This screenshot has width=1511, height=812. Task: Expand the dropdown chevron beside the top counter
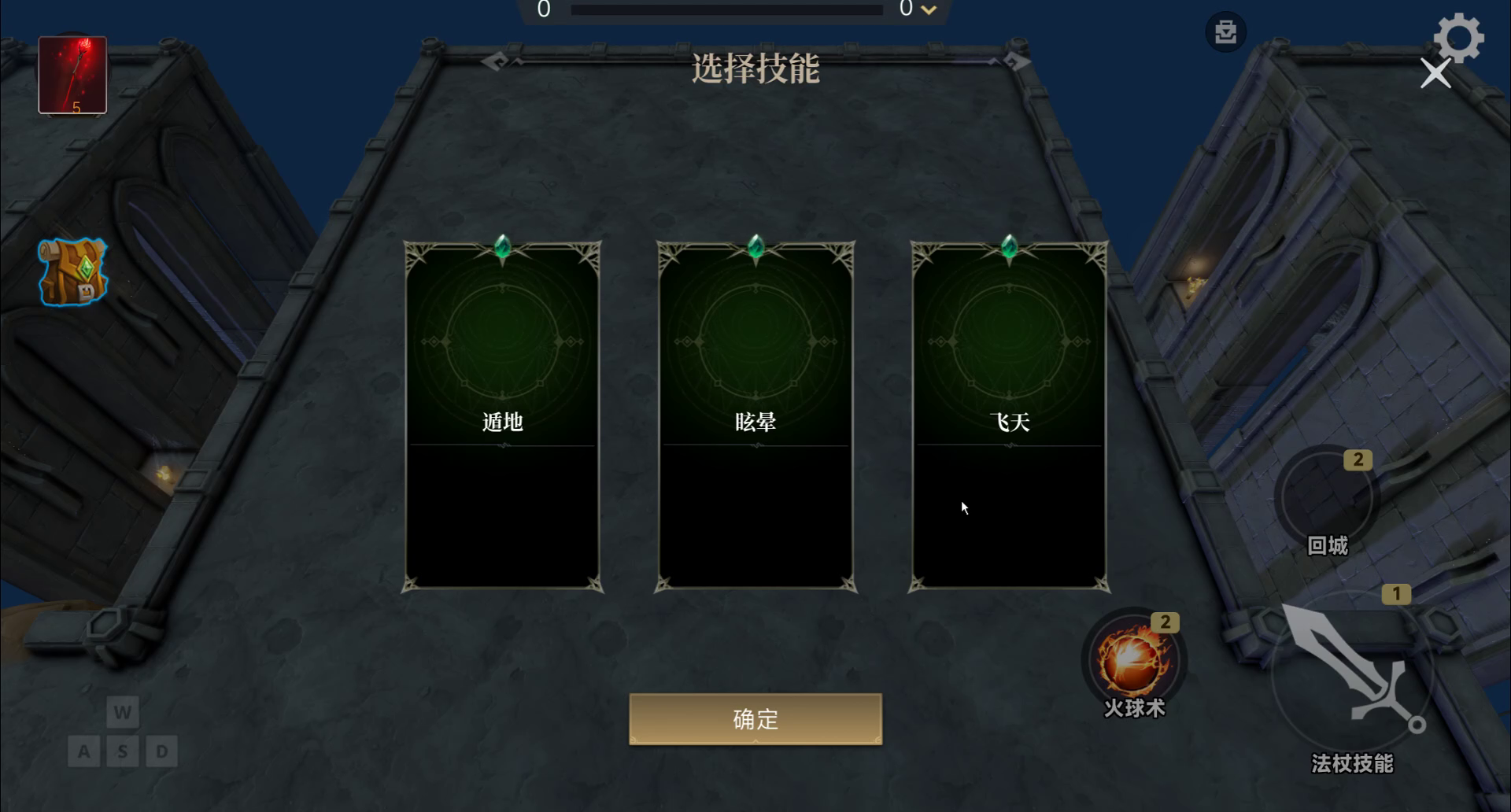tap(929, 11)
